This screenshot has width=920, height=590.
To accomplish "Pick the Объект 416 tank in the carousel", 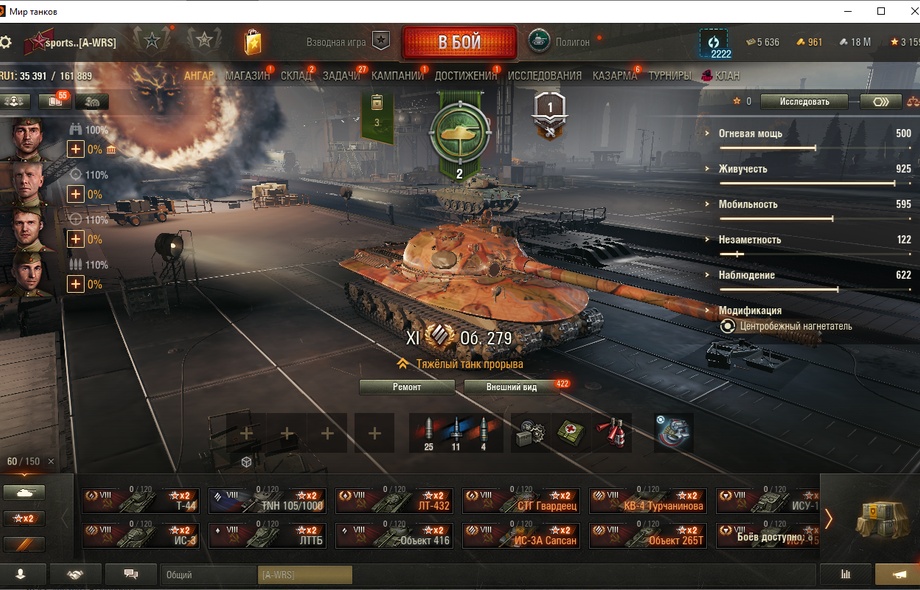I will point(393,535).
